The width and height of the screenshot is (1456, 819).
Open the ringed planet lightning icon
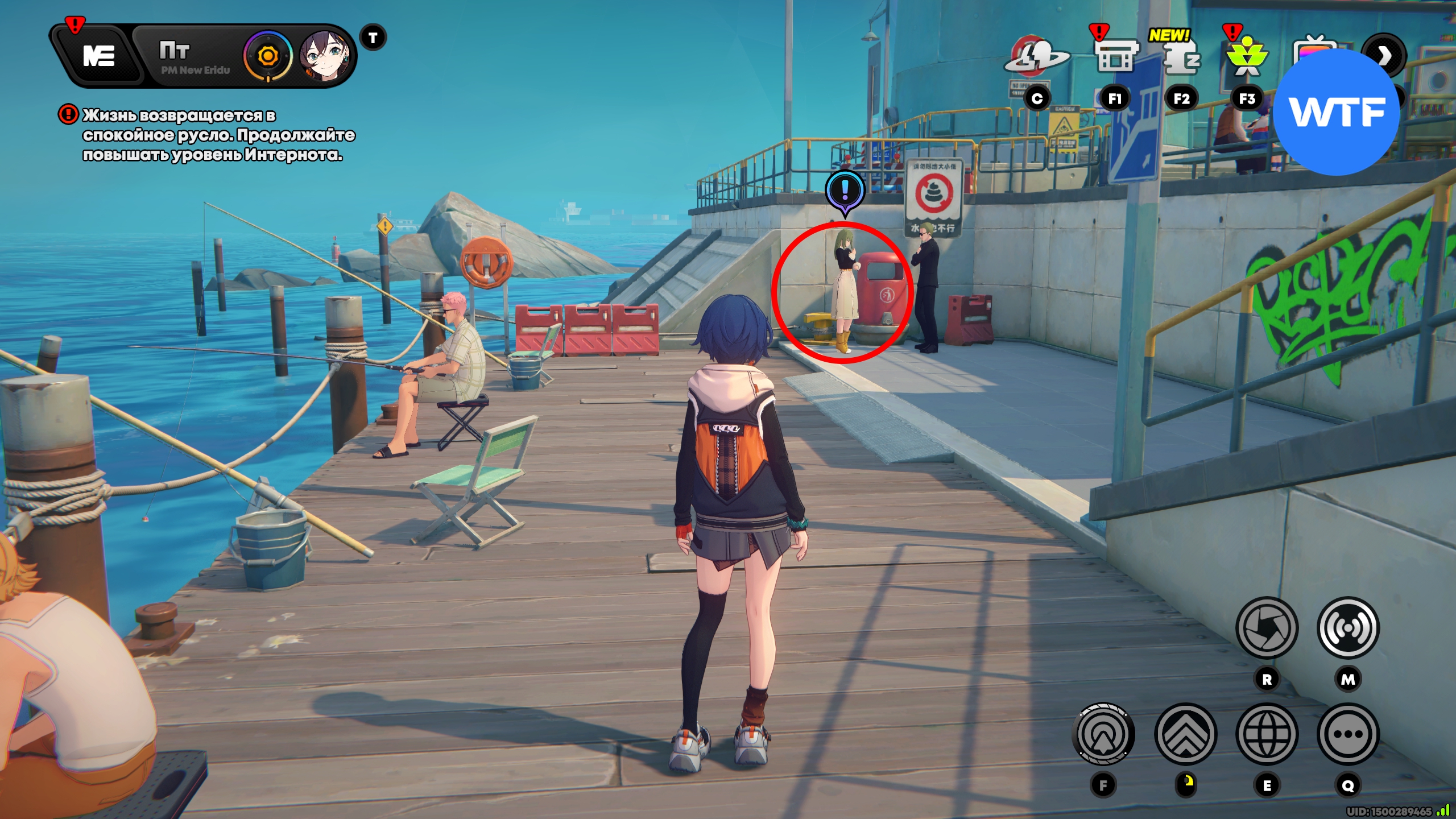coord(1036,57)
